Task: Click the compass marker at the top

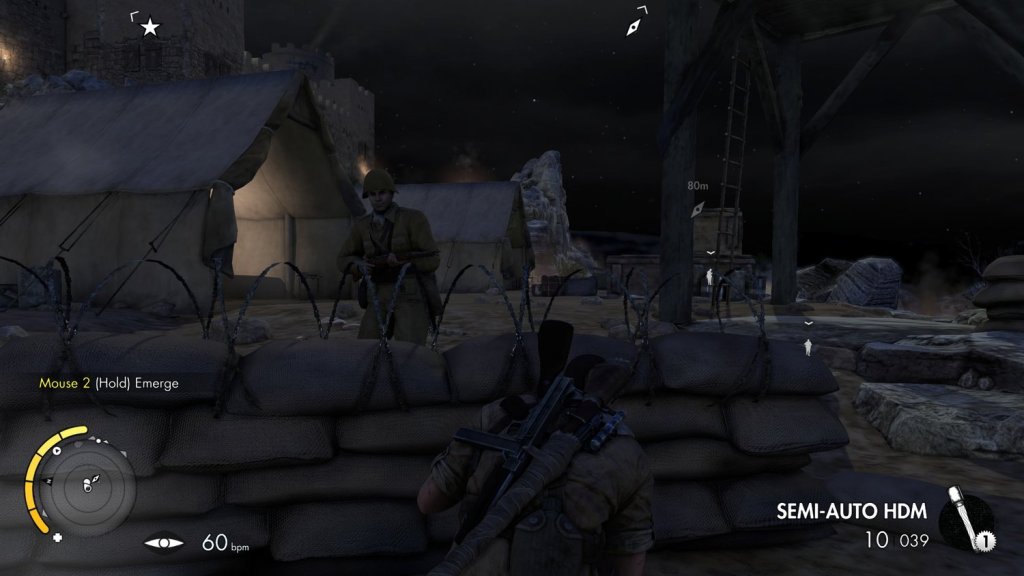Action: [x=634, y=26]
